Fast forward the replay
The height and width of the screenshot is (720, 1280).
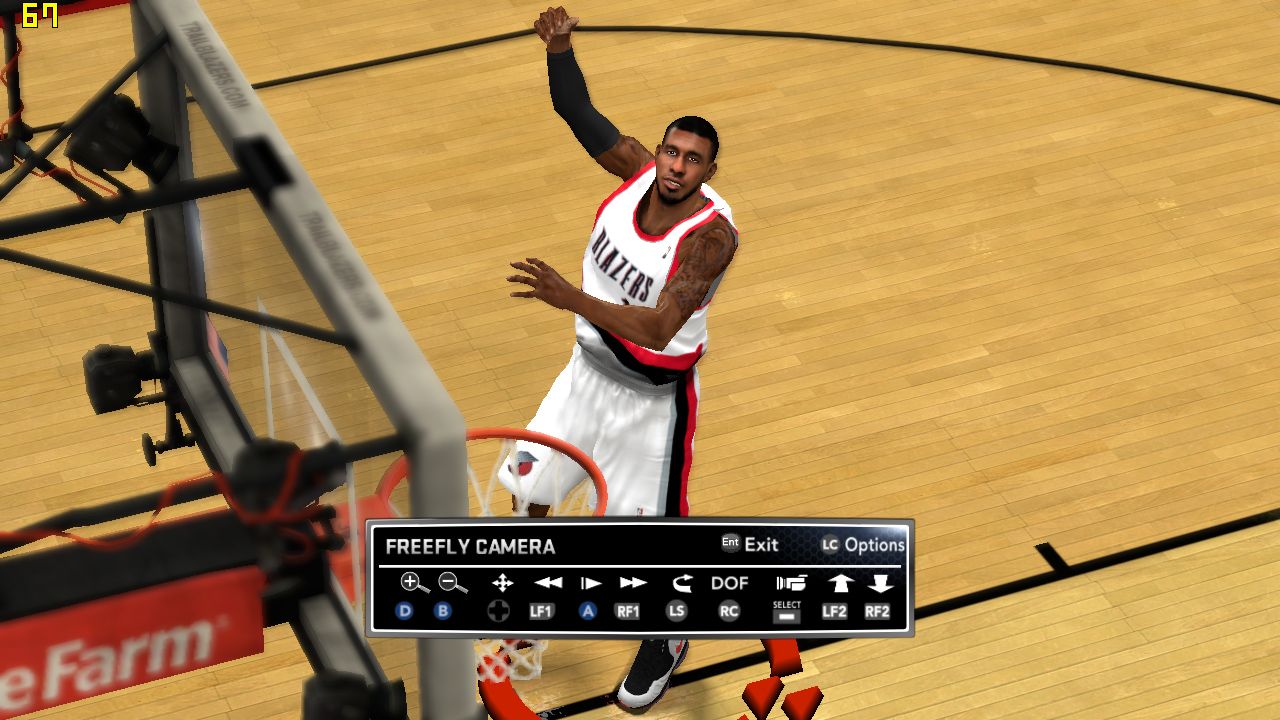(x=633, y=583)
